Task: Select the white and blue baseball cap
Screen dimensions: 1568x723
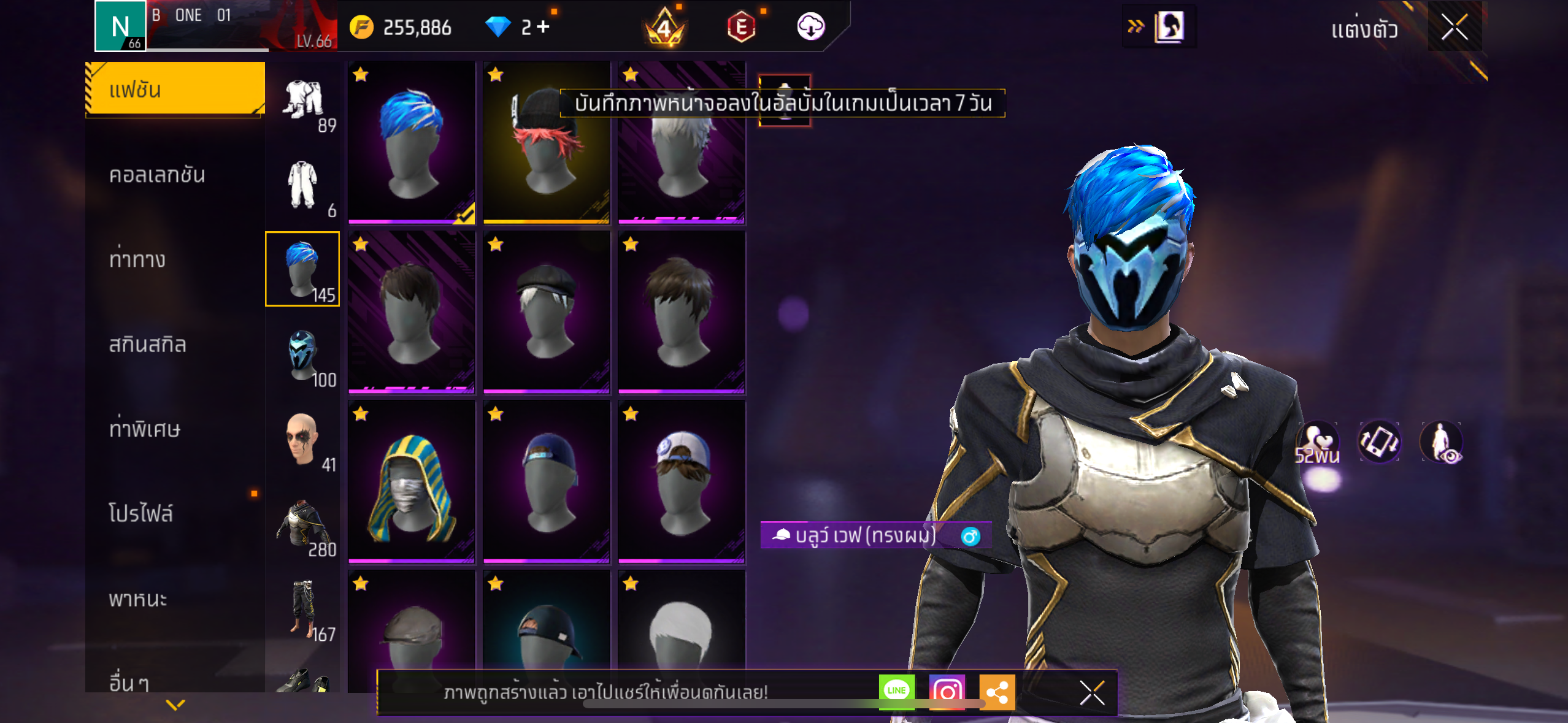Action: pyautogui.click(x=681, y=482)
